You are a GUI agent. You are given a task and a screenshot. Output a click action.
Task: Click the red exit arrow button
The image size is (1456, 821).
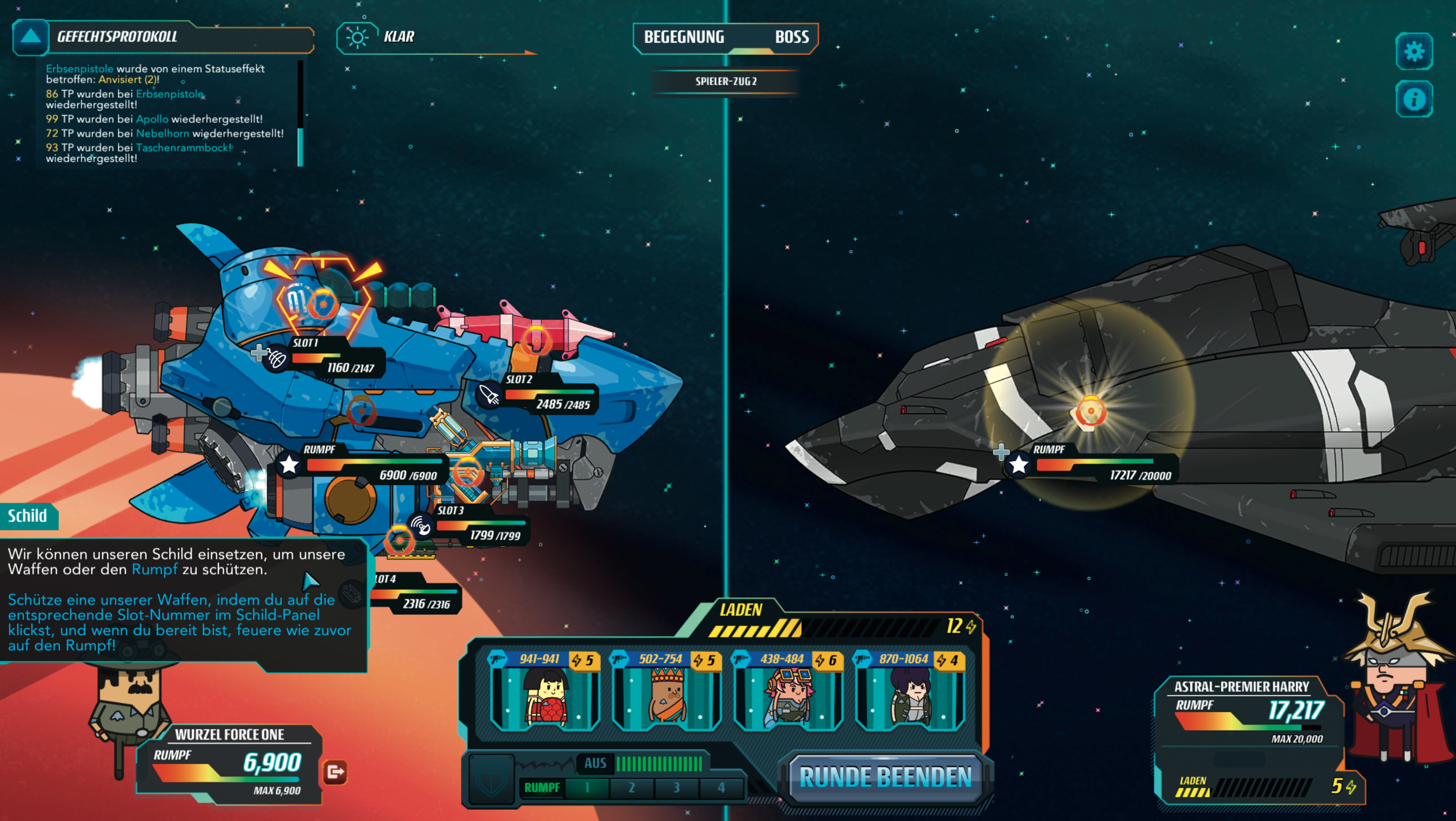pyautogui.click(x=335, y=772)
